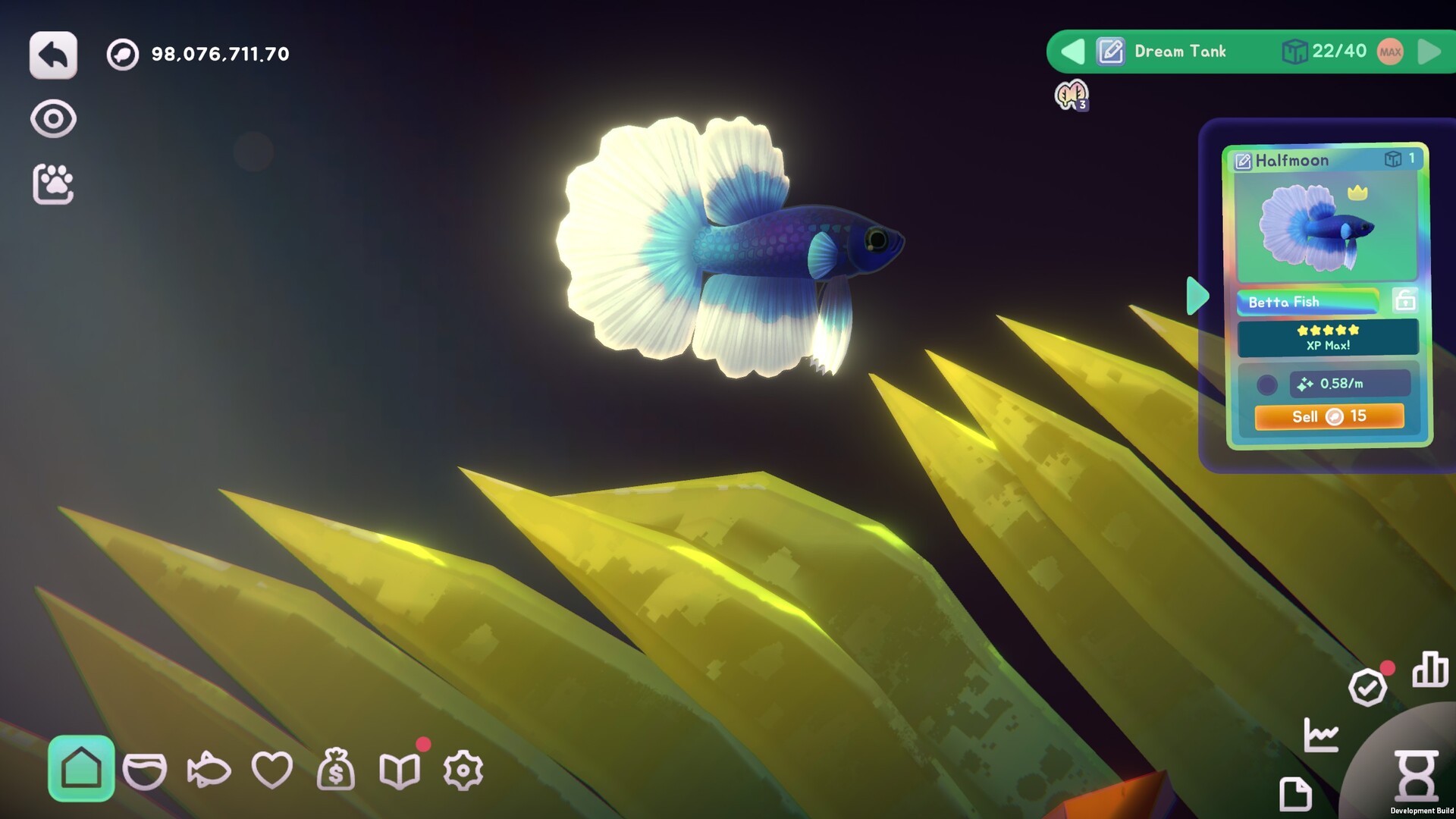The height and width of the screenshot is (819, 1456).
Task: Select the Home tab
Action: point(82,770)
